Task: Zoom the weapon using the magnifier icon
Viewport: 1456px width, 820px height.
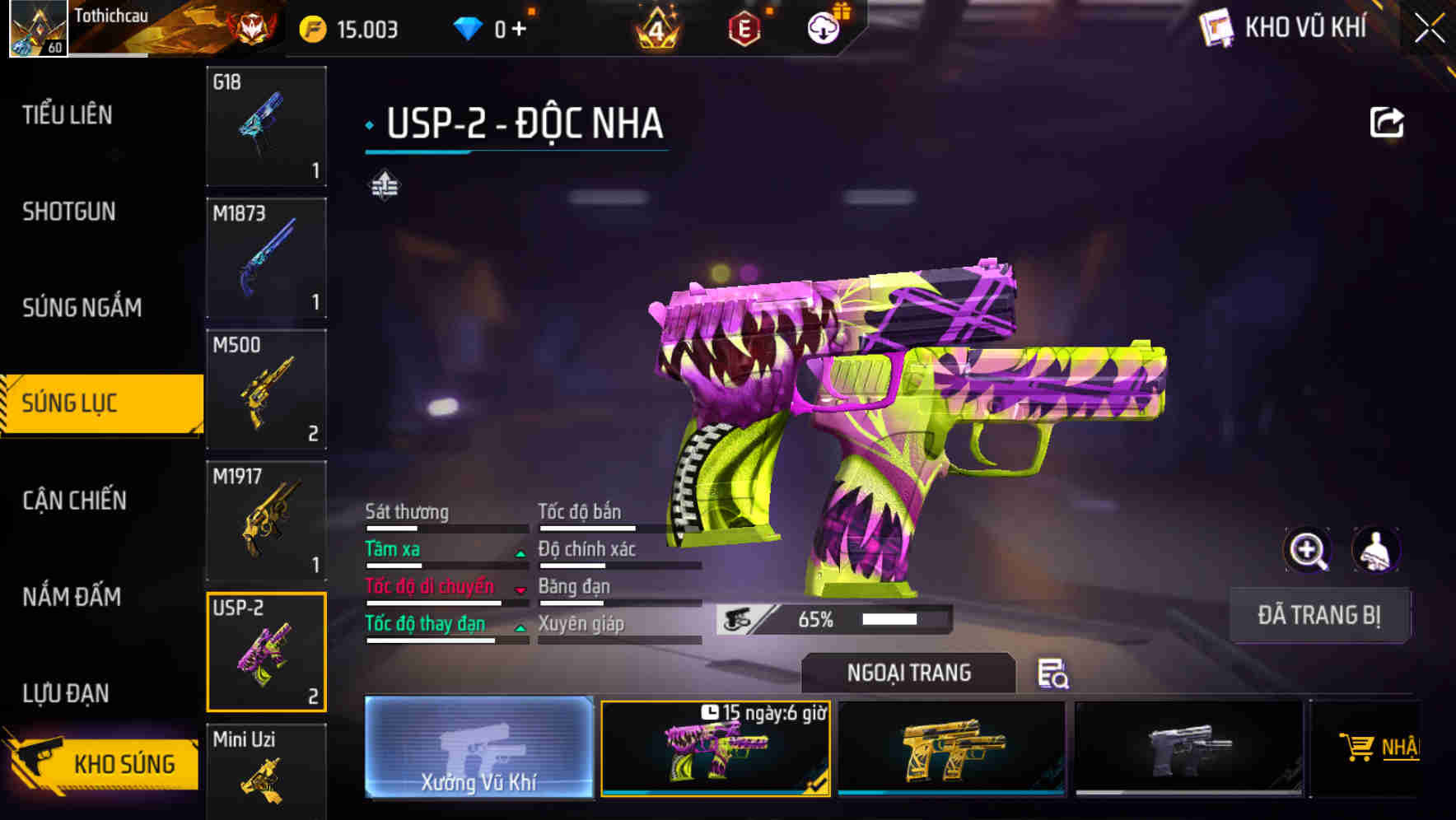Action: tap(1309, 549)
